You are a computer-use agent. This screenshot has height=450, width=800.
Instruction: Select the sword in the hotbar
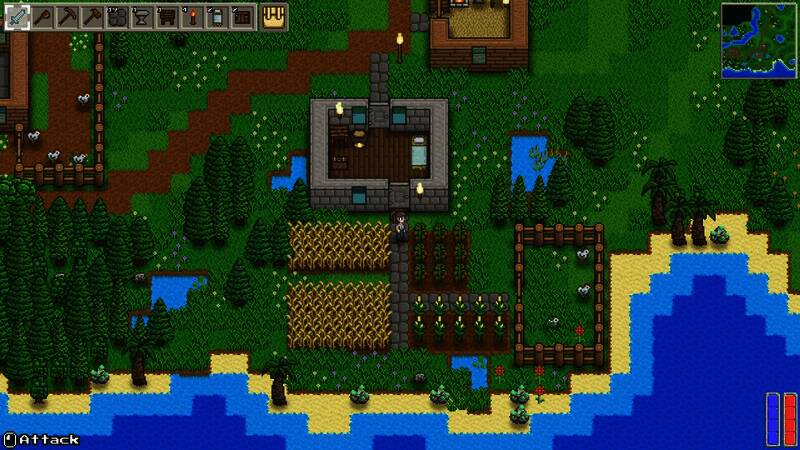click(18, 17)
